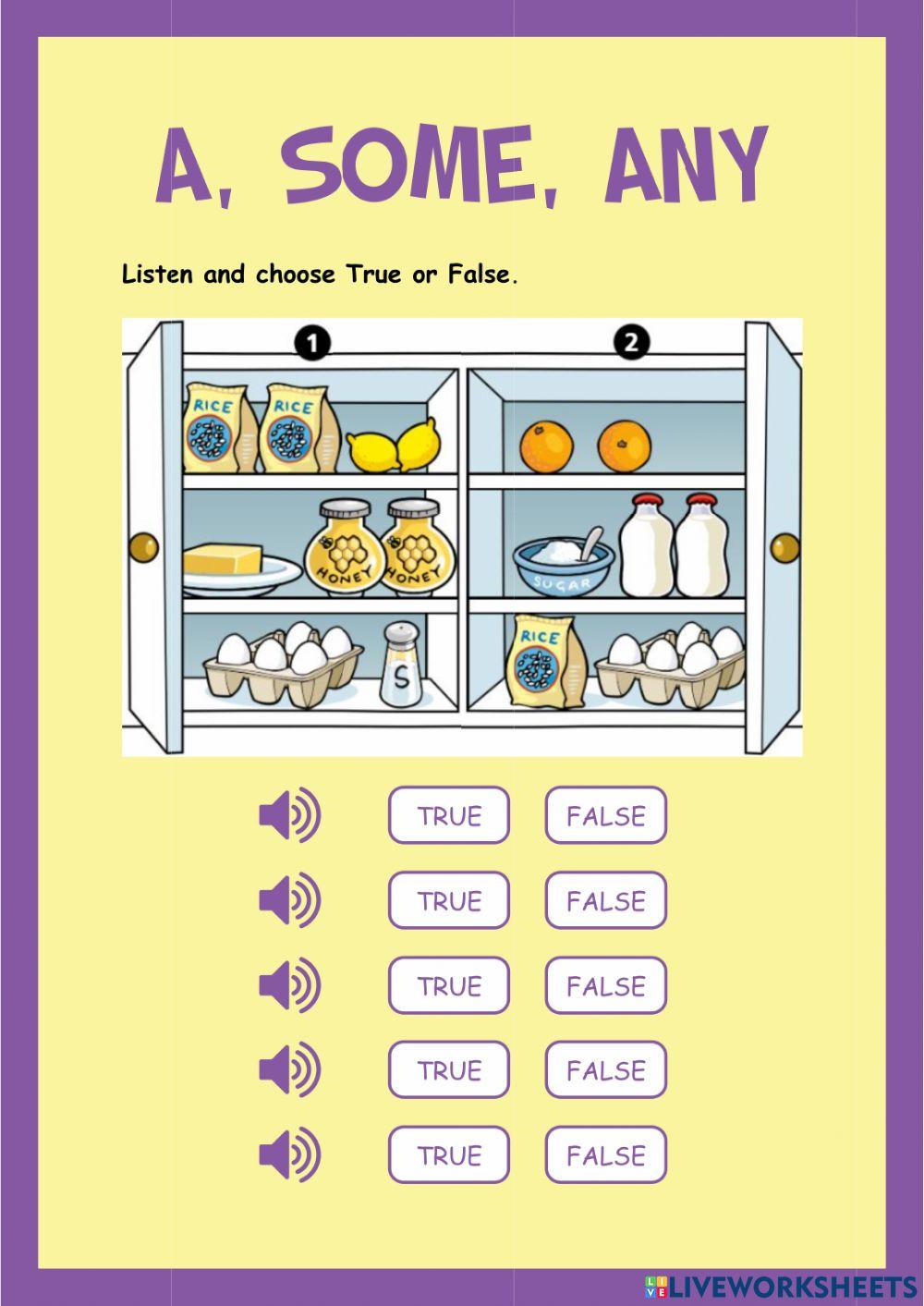Choose TRUE for the first question
Image resolution: width=924 pixels, height=1306 pixels.
point(449,815)
